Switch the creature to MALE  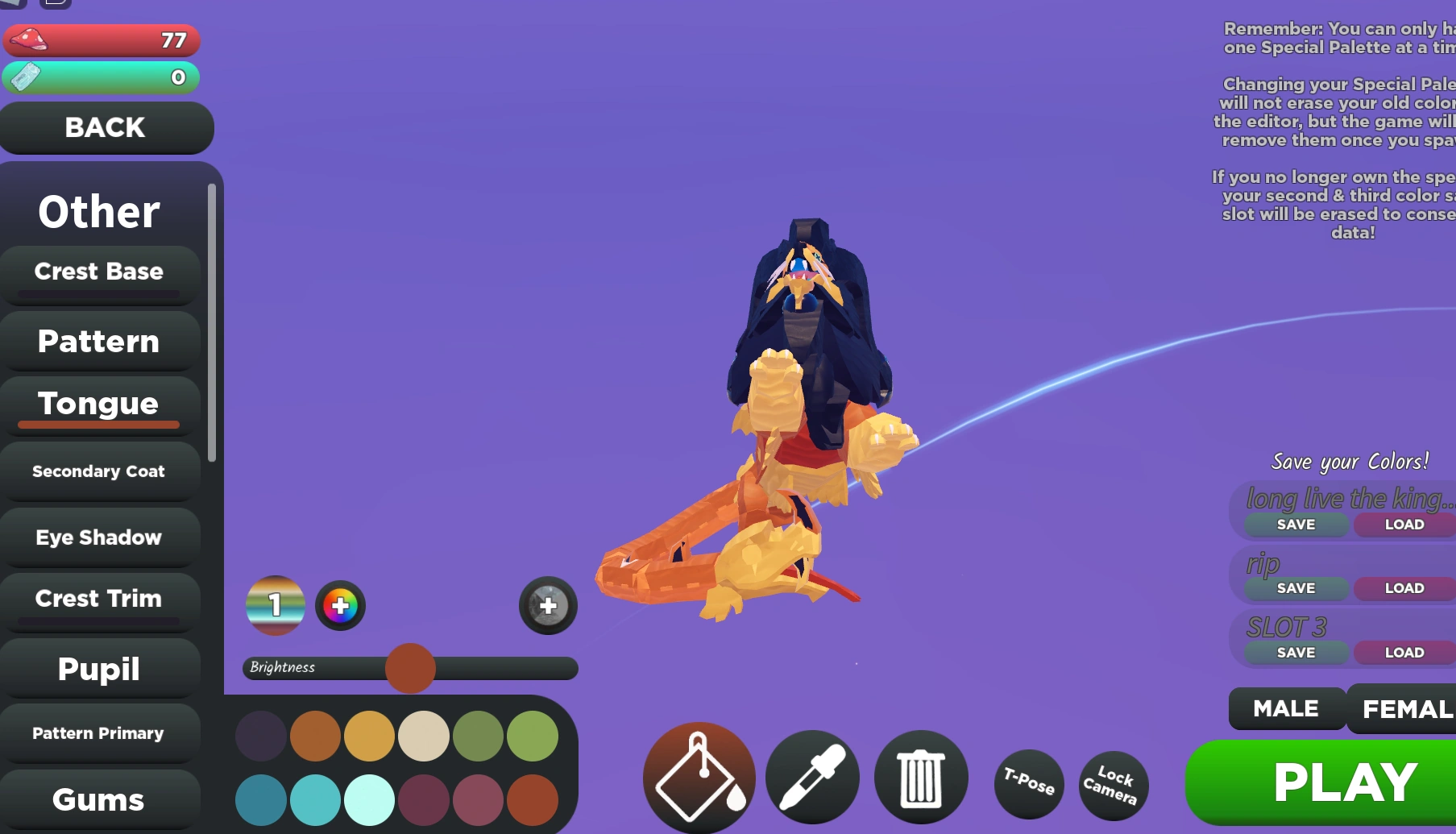[1285, 708]
